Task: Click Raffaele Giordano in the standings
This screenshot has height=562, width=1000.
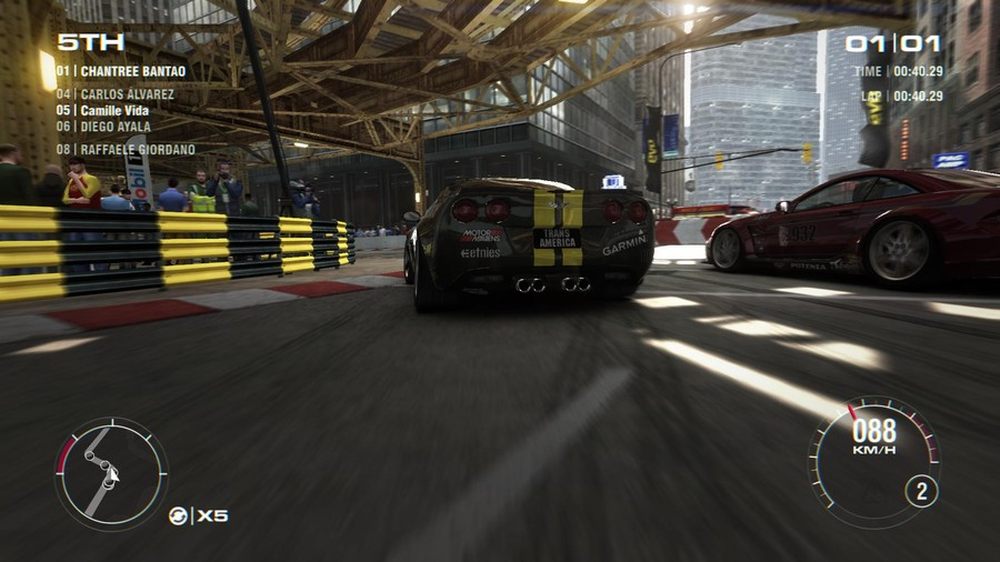Action: point(125,150)
